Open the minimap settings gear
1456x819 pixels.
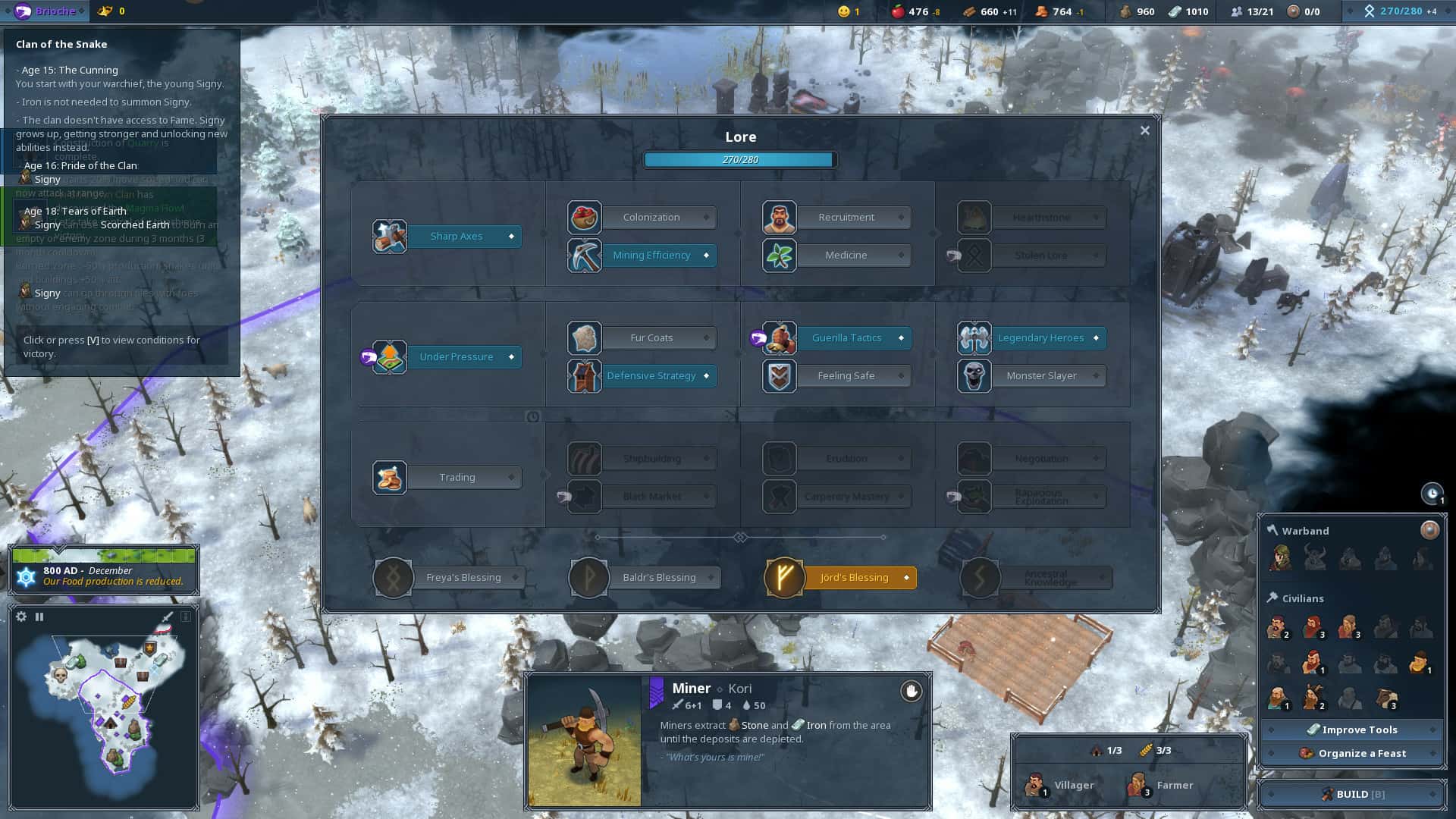click(20, 617)
